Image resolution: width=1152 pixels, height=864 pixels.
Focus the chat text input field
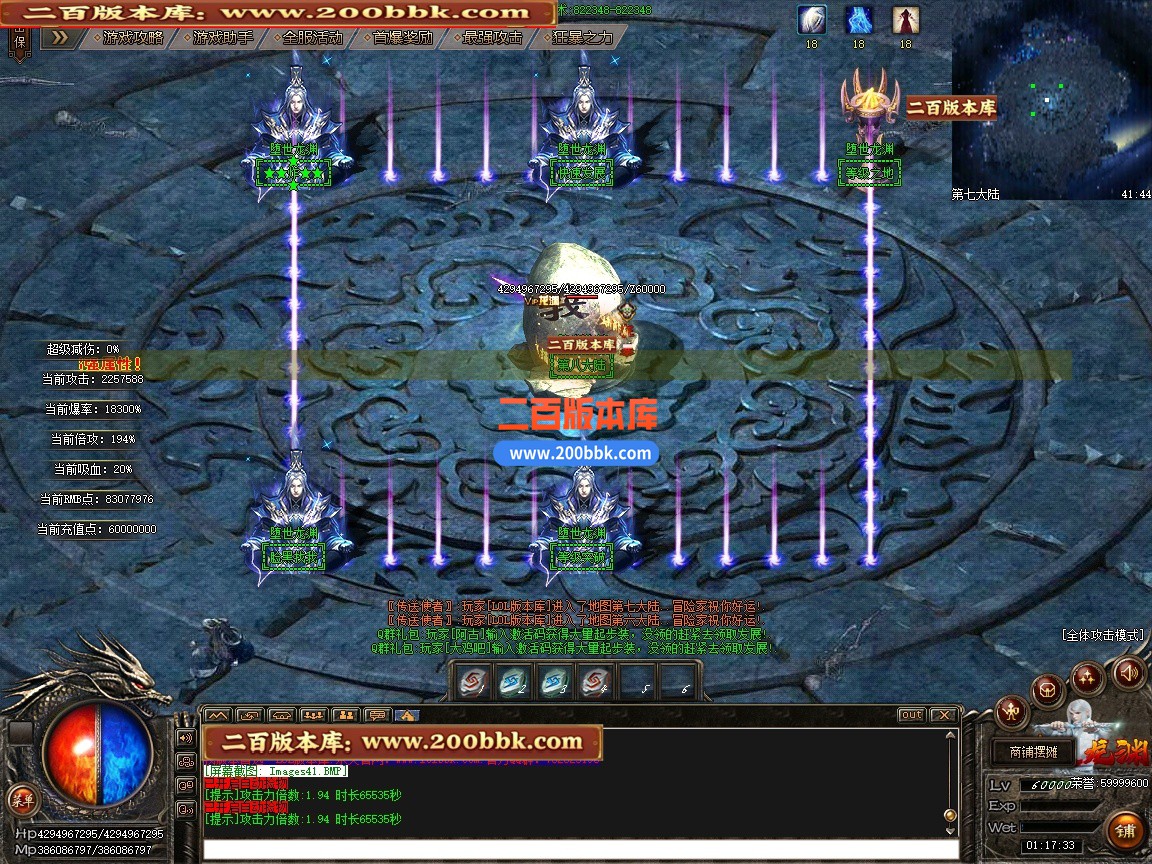(x=580, y=849)
